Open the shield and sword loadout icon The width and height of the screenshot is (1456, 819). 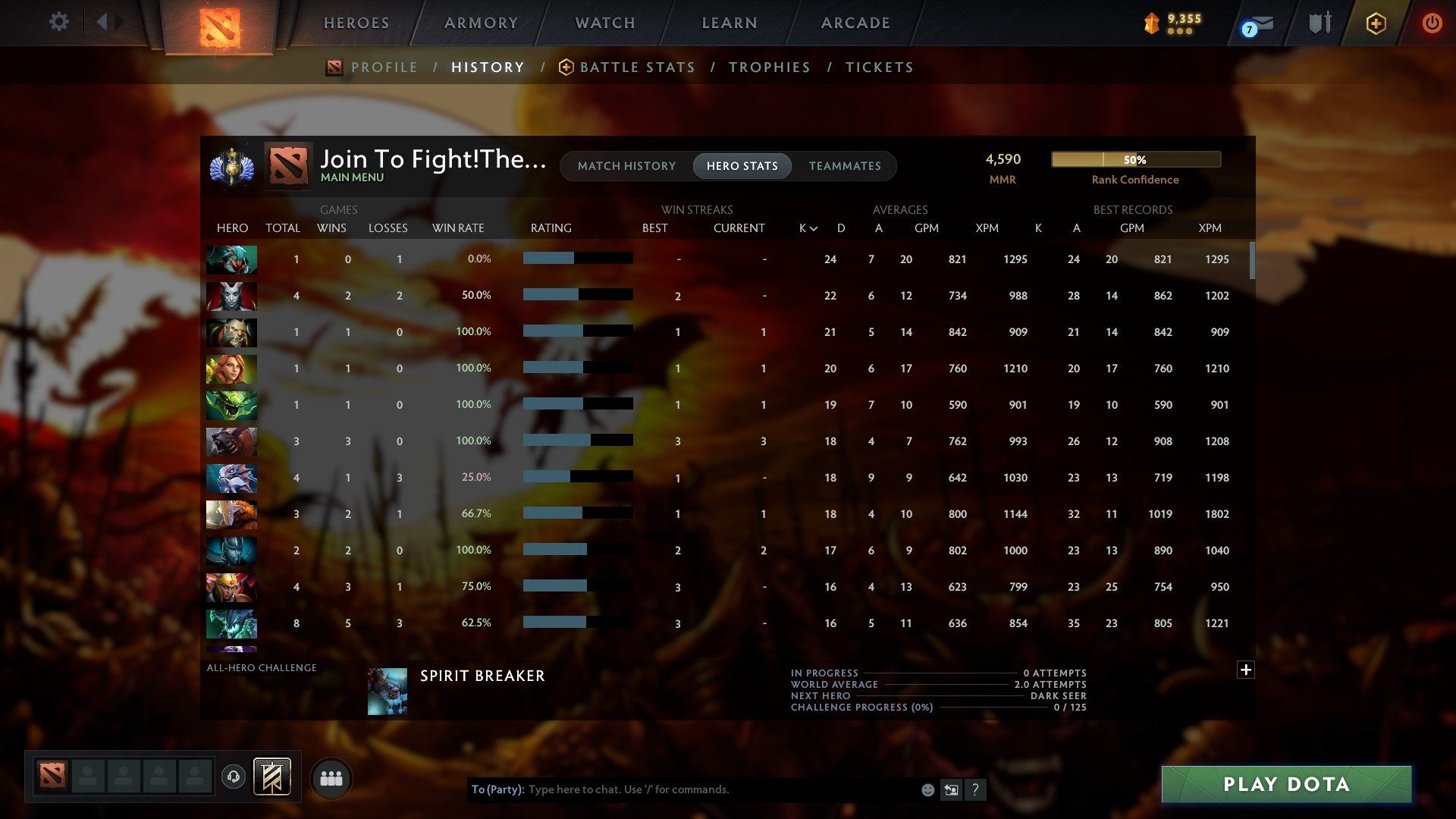1319,24
